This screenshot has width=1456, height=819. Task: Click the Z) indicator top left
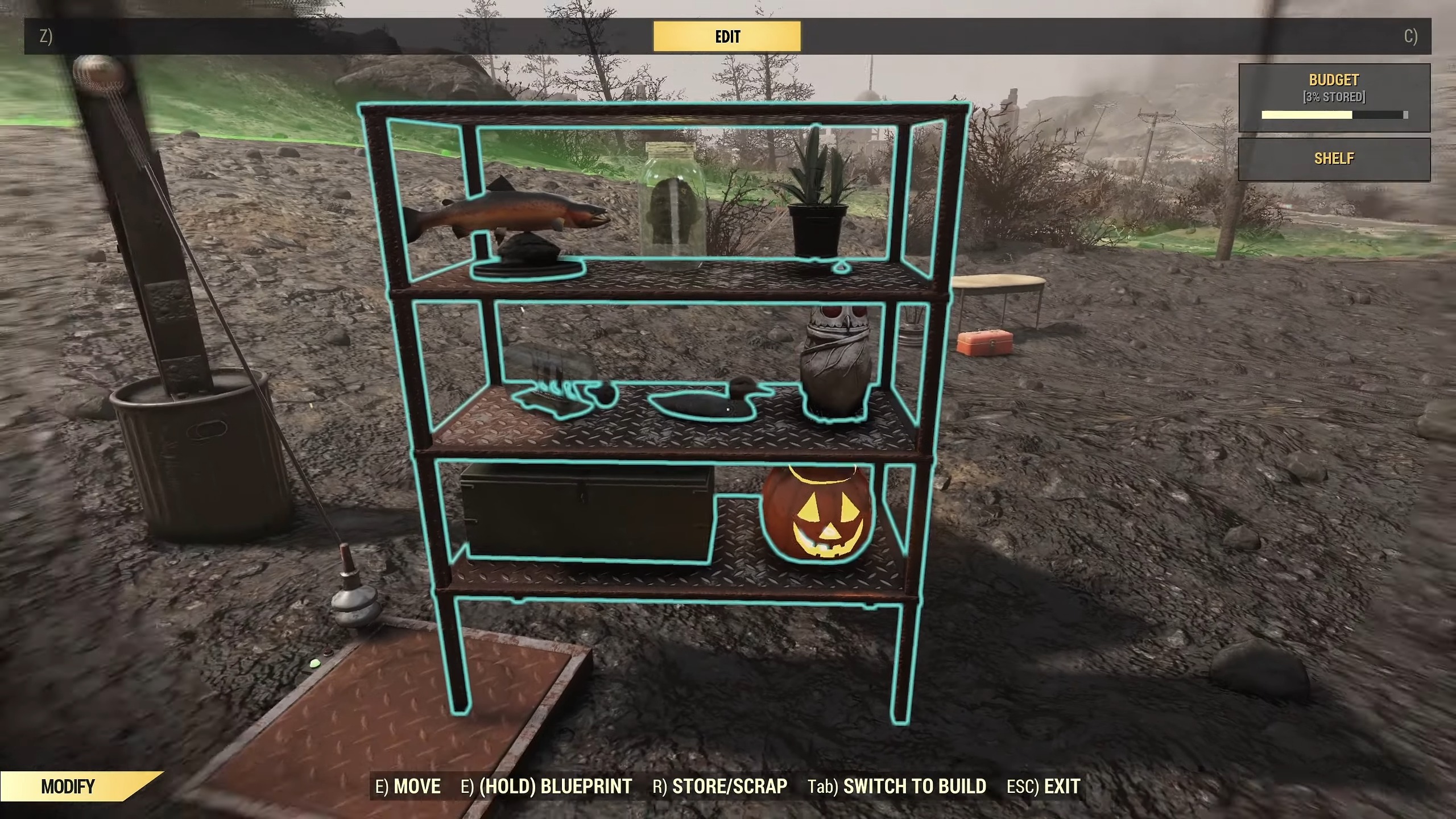coord(44,36)
